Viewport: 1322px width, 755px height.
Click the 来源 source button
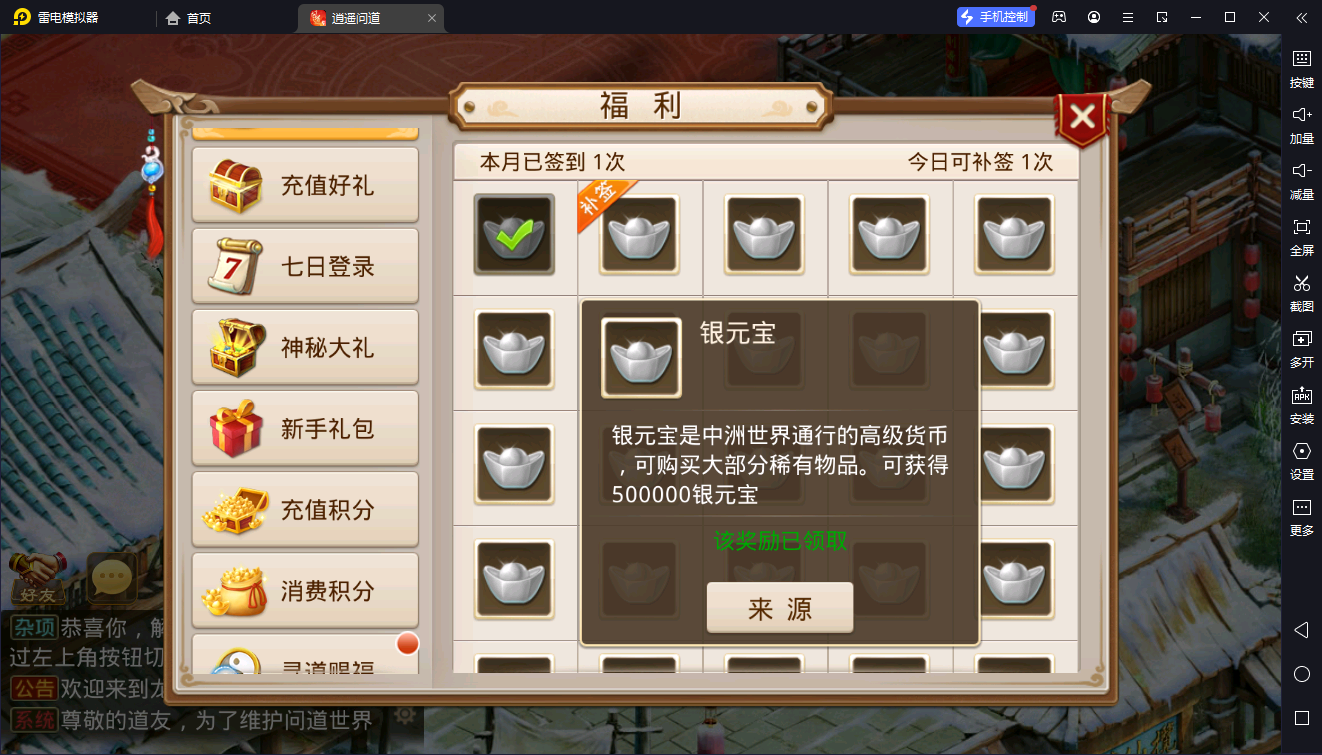[780, 606]
